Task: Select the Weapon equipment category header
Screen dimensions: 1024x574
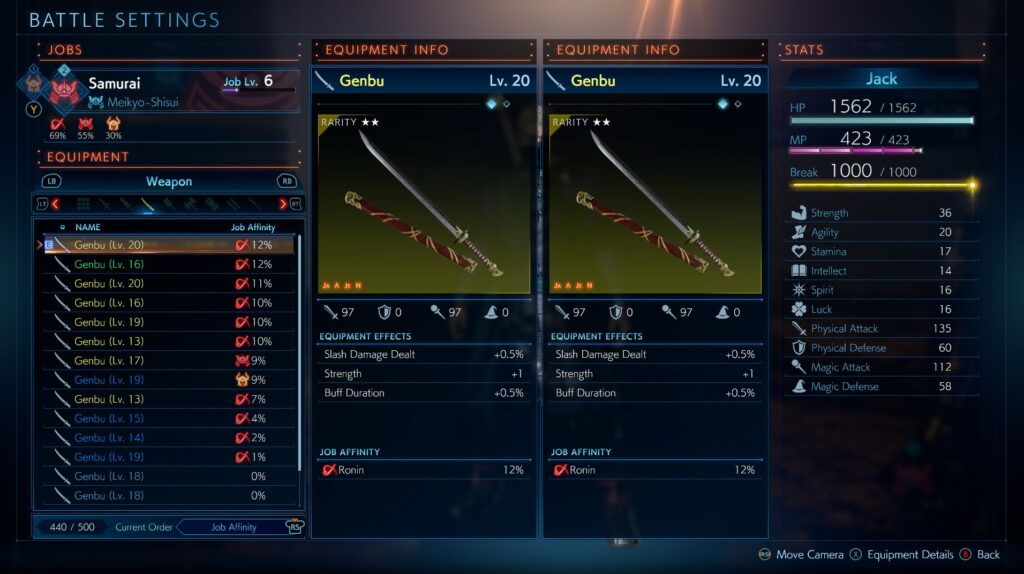Action: (169, 182)
